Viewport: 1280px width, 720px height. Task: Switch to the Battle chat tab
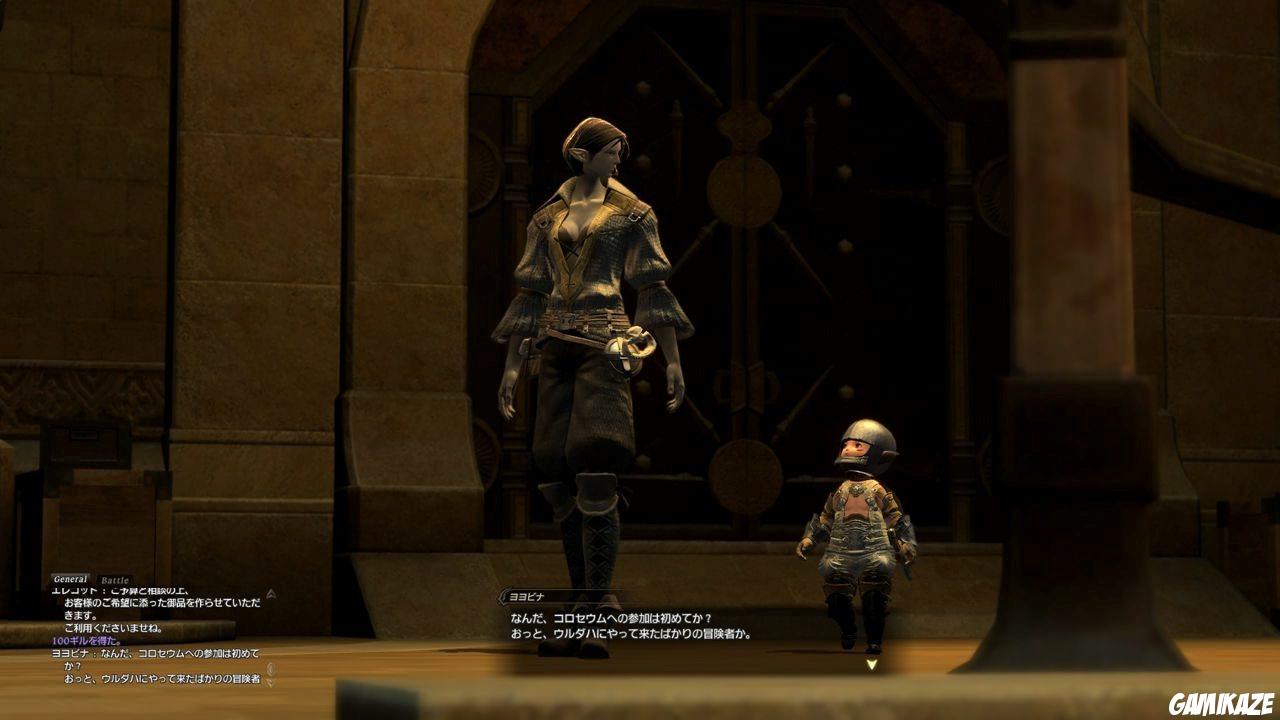coord(113,579)
